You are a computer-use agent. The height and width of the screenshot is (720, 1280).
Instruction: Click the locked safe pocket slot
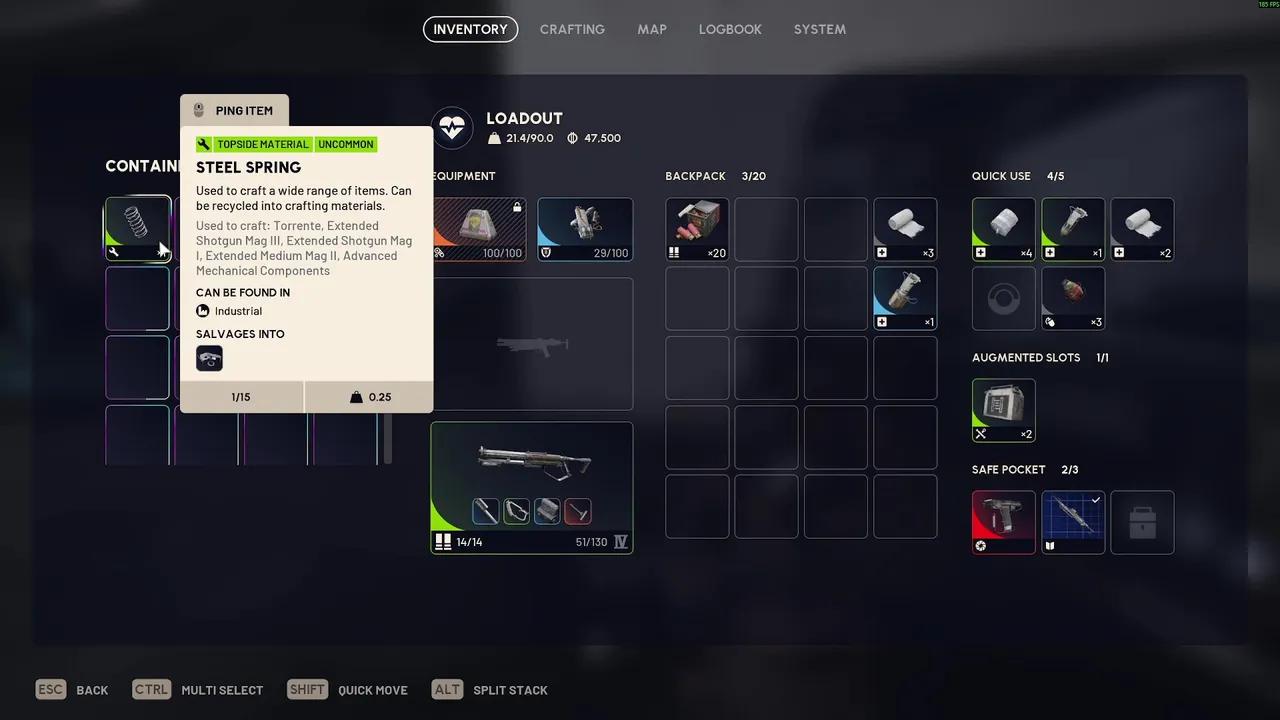[1142, 521]
